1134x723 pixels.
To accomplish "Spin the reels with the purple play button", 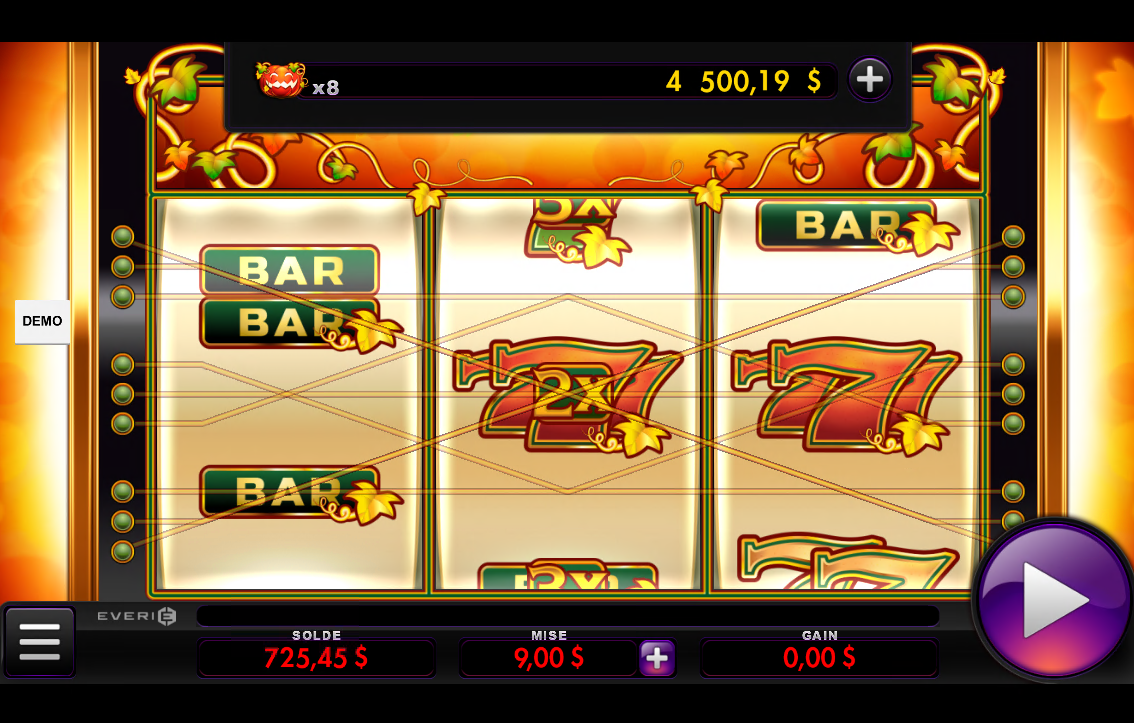I will (x=1054, y=600).
